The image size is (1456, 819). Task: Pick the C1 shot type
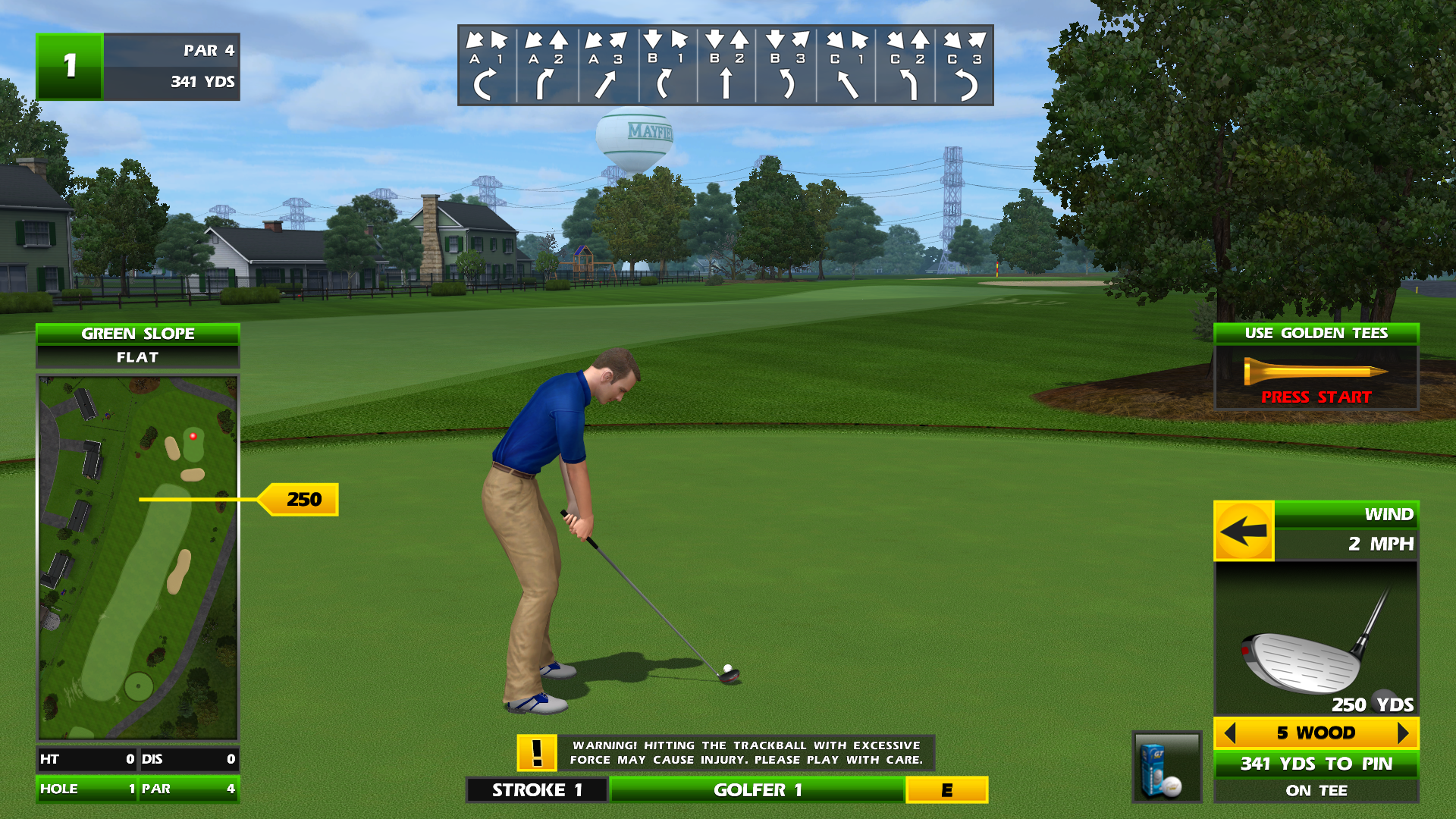click(x=846, y=67)
